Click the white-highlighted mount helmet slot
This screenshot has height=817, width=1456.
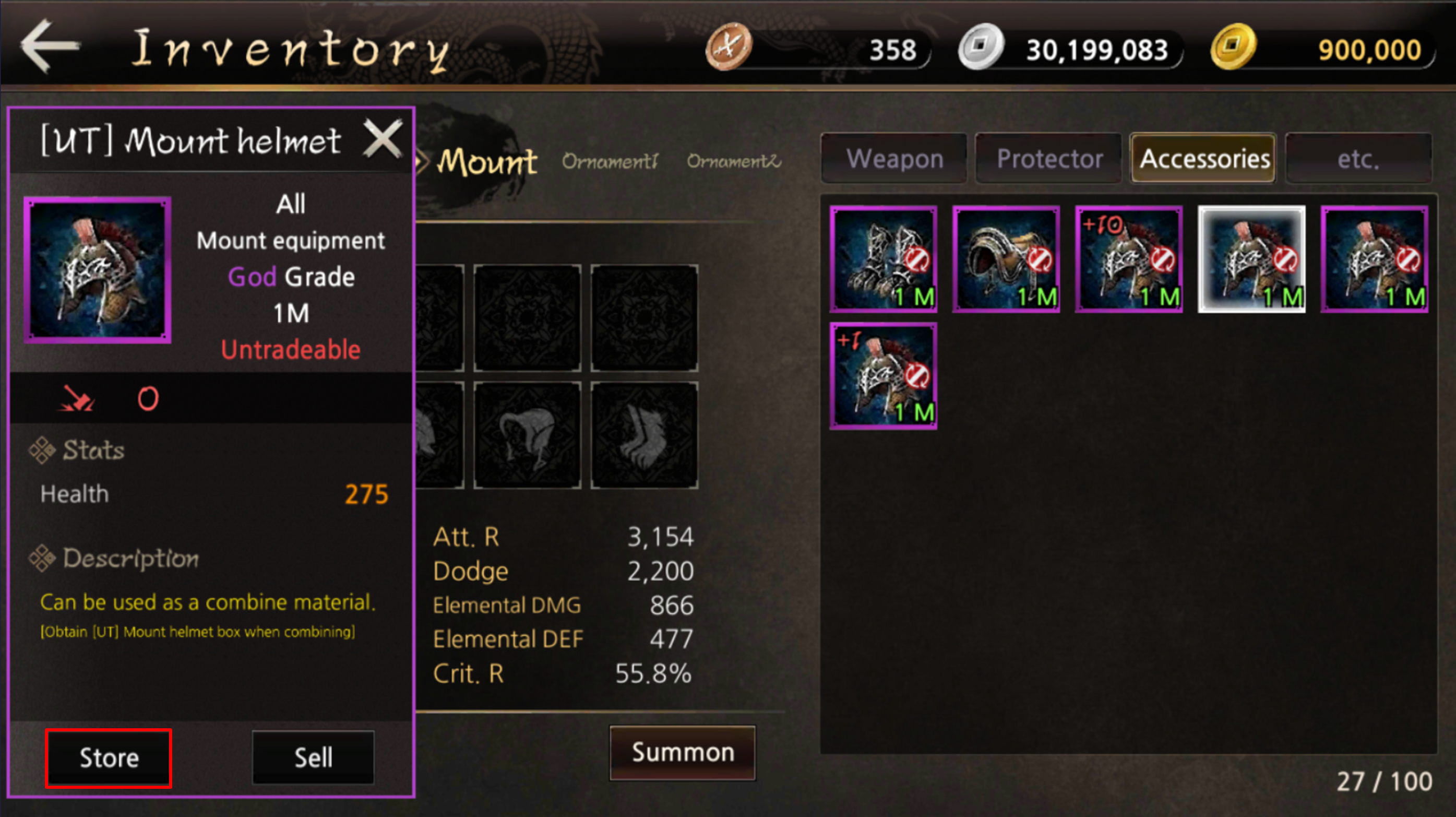[1251, 259]
